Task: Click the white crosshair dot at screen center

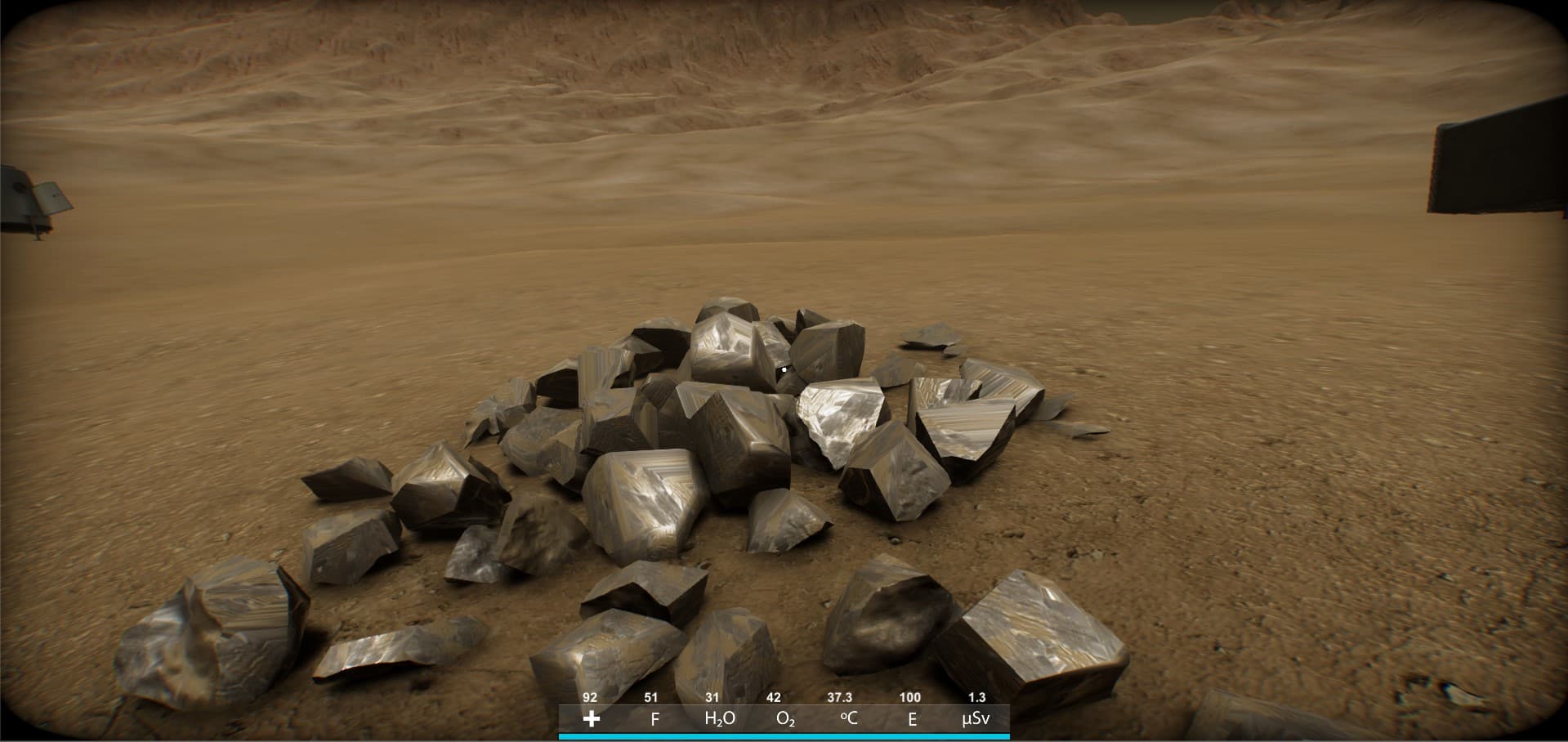Action: [x=784, y=369]
